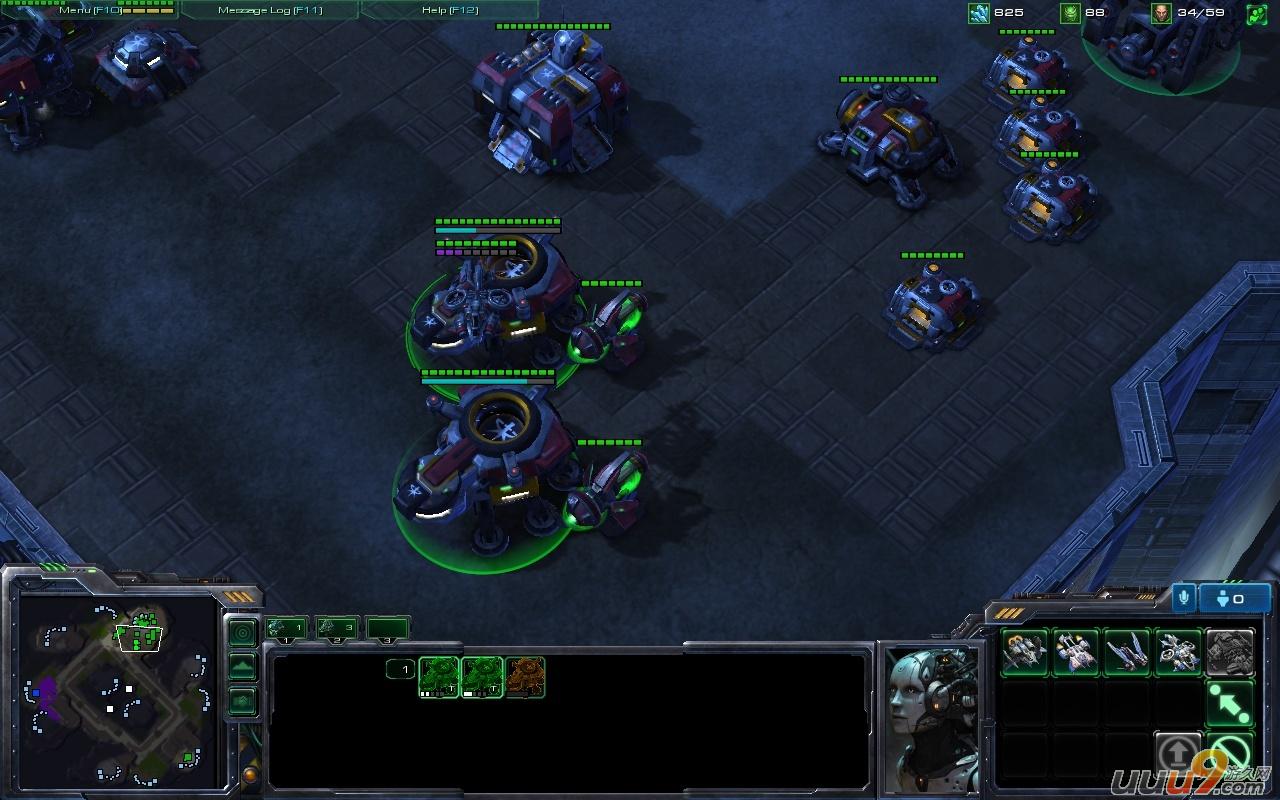Cancel with the green crossed-circle button
The height and width of the screenshot is (800, 1280).
pos(1230,755)
